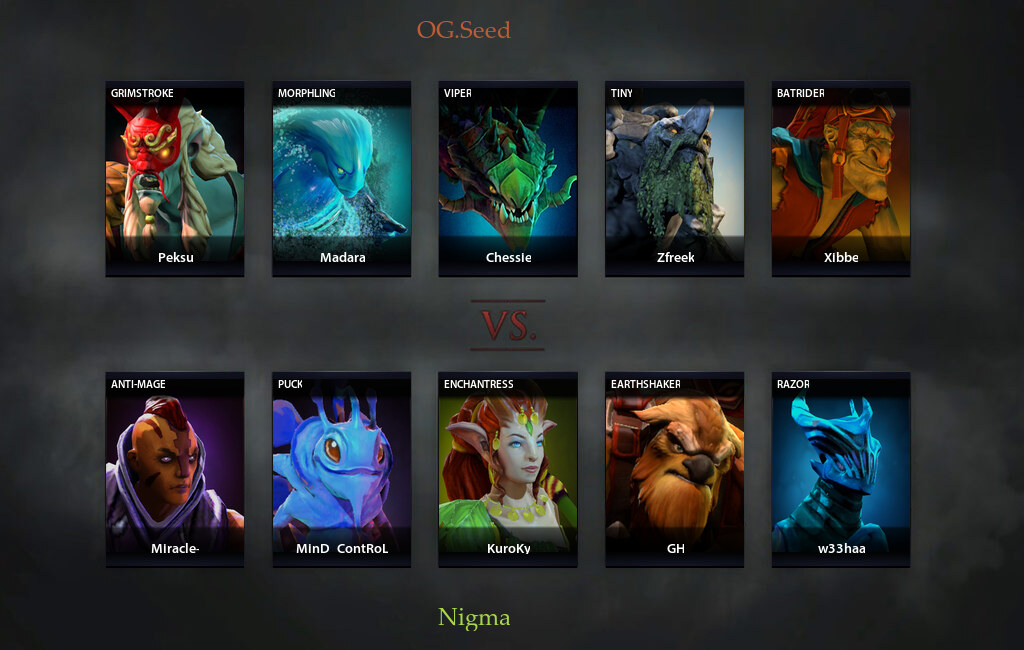This screenshot has height=650, width=1024.
Task: Click KuroKy's Enchantress card
Action: 508,469
